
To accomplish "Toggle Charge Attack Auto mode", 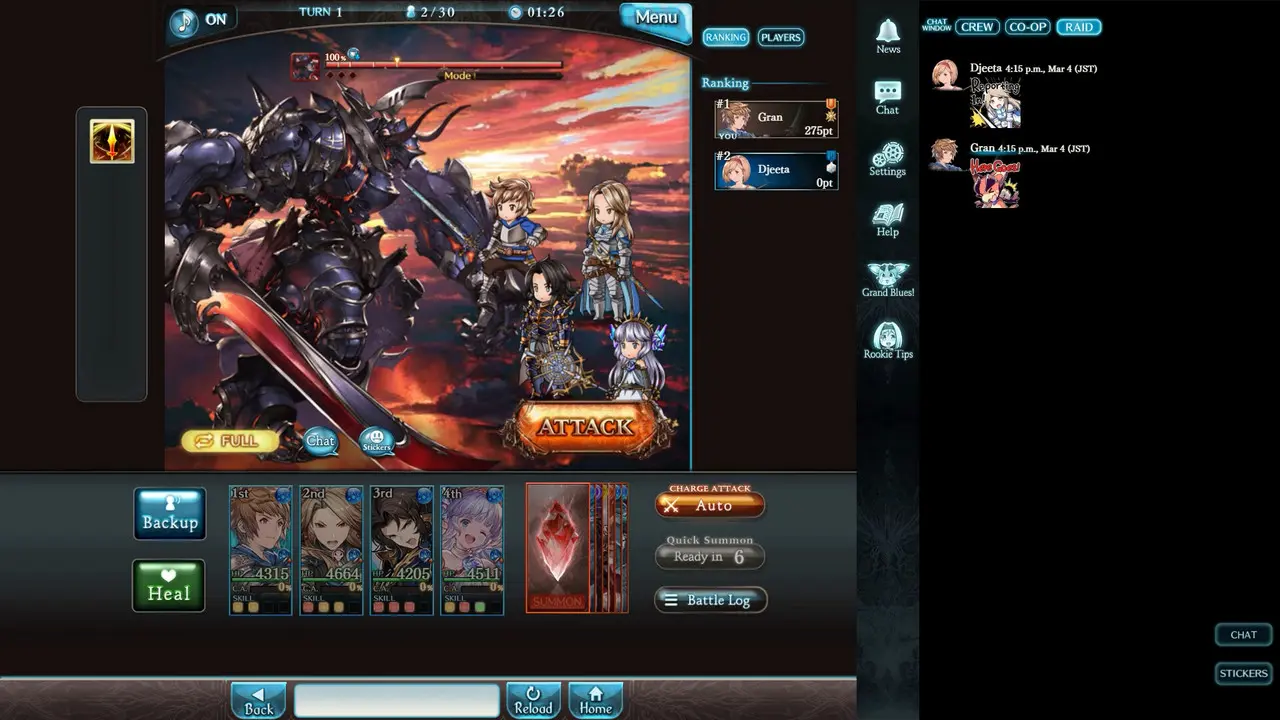I will (x=710, y=506).
